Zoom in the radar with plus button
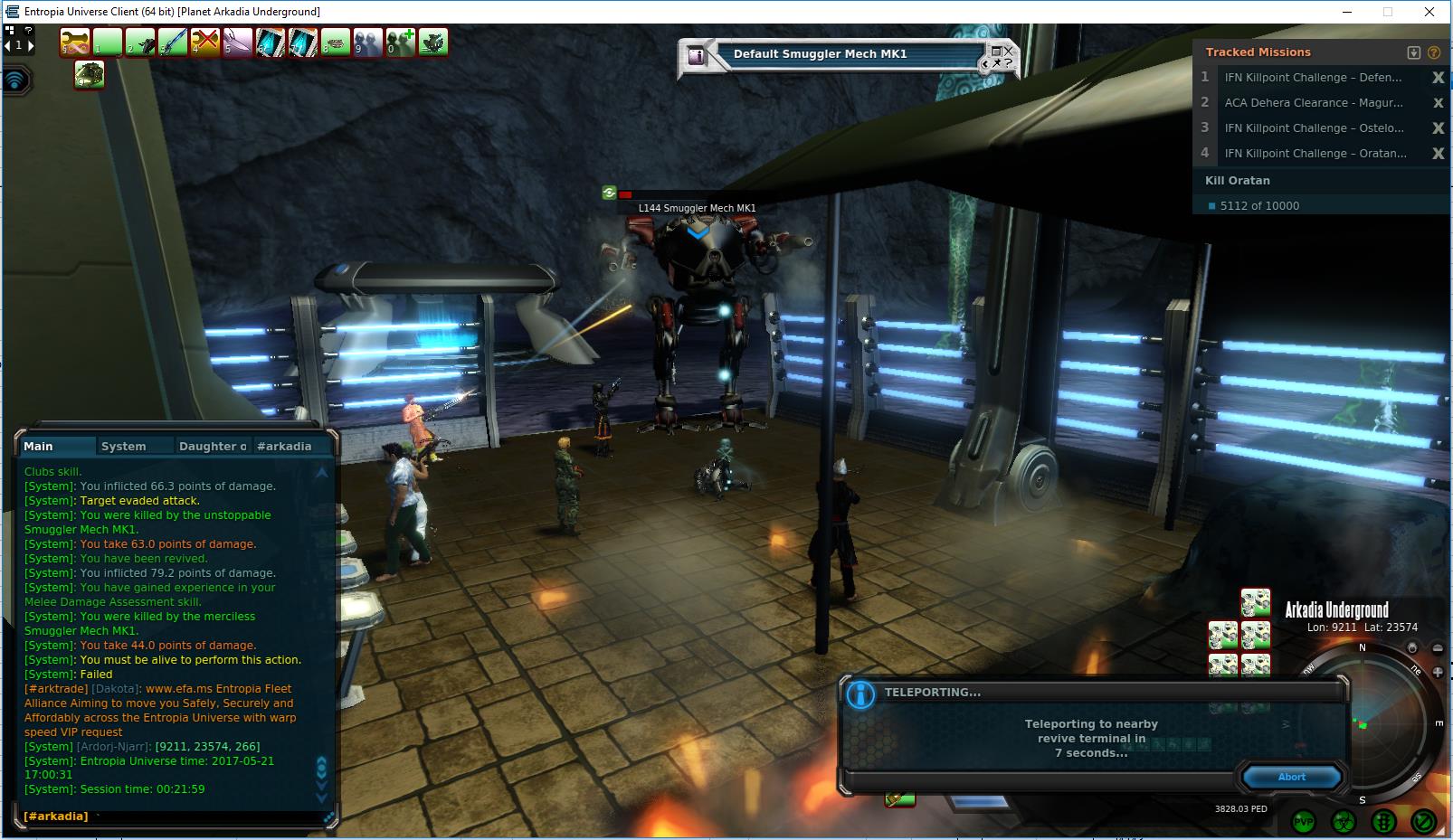This screenshot has width=1453, height=840. (1438, 672)
